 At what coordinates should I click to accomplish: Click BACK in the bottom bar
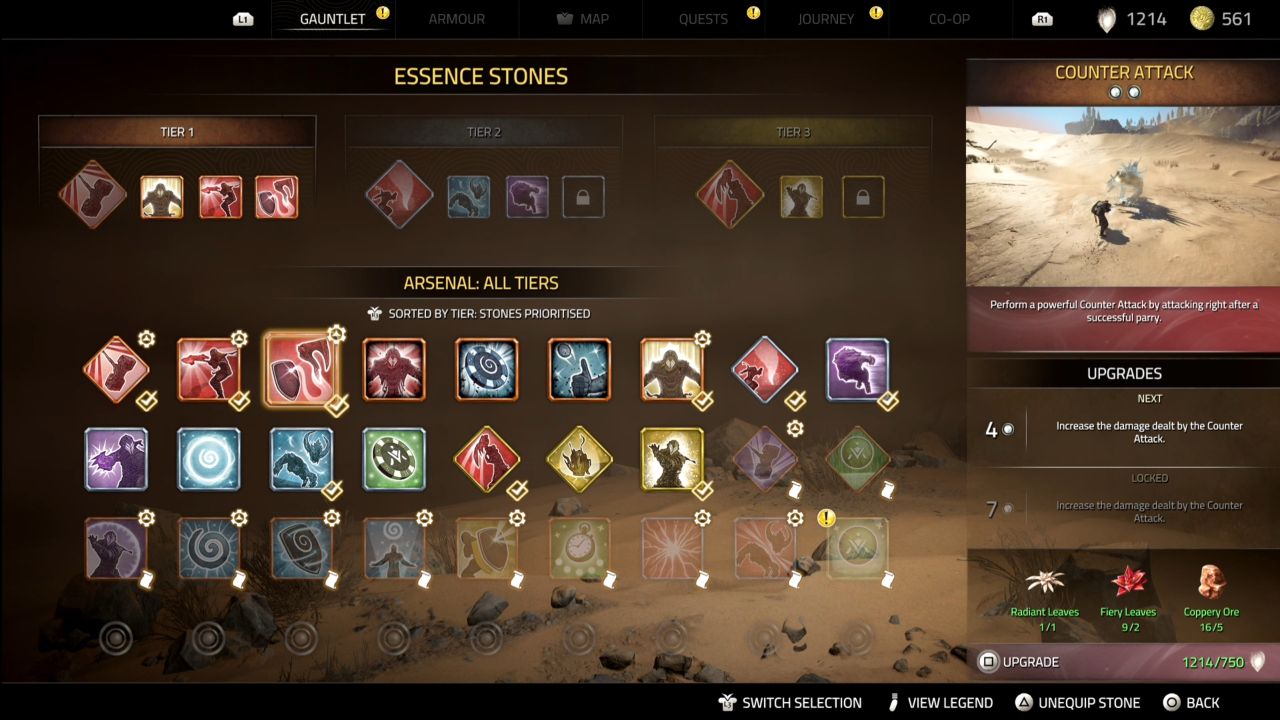1199,702
